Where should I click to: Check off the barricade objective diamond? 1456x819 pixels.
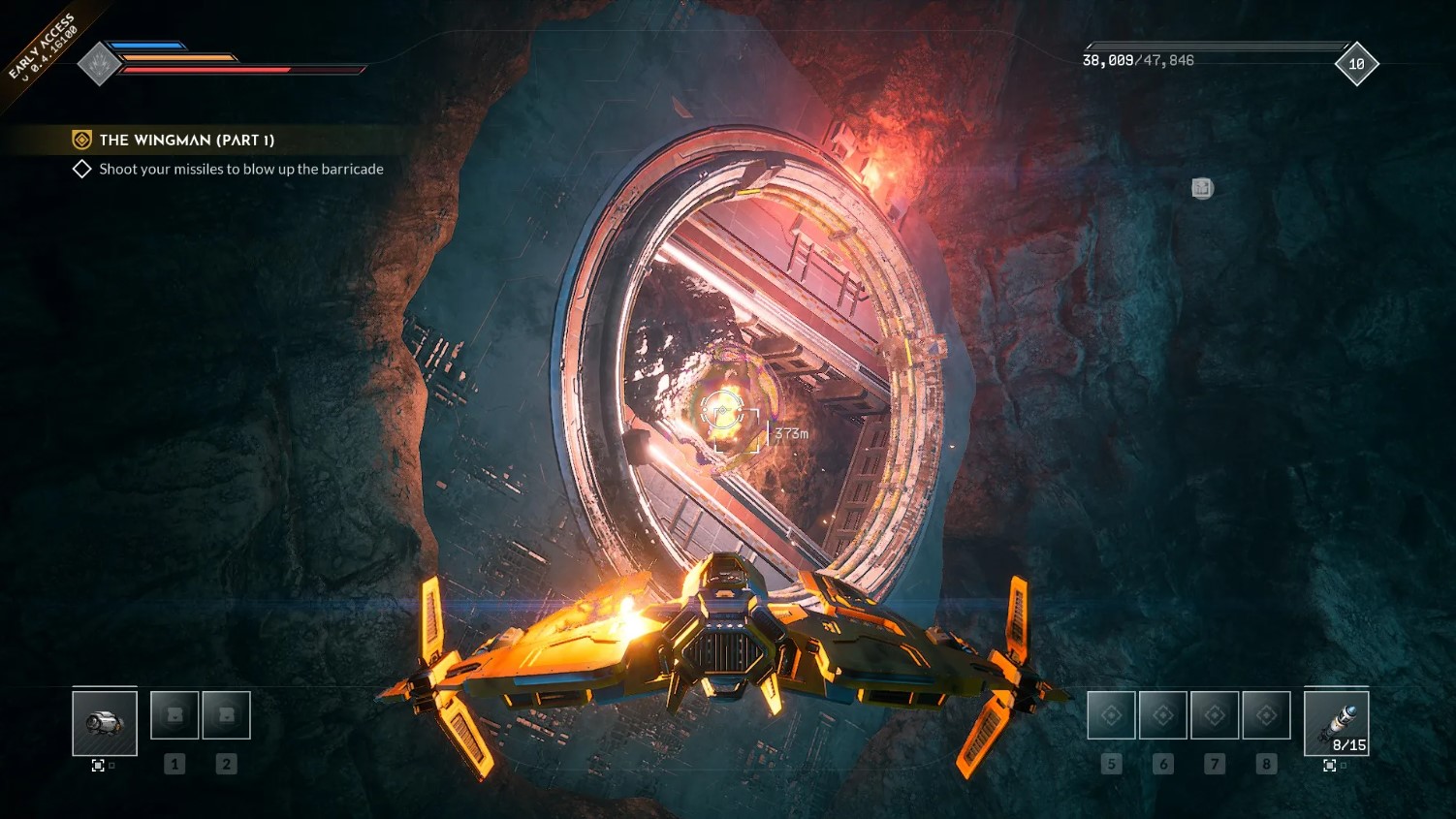click(x=83, y=169)
